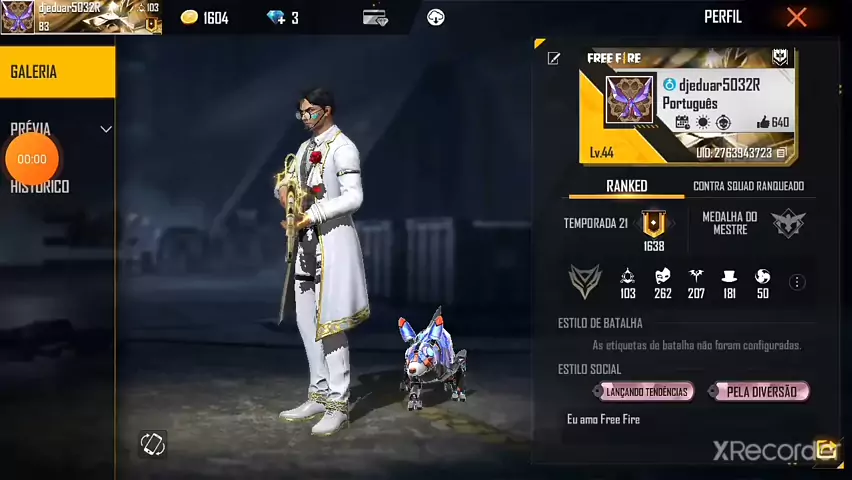Copy the player UID

coord(782,153)
